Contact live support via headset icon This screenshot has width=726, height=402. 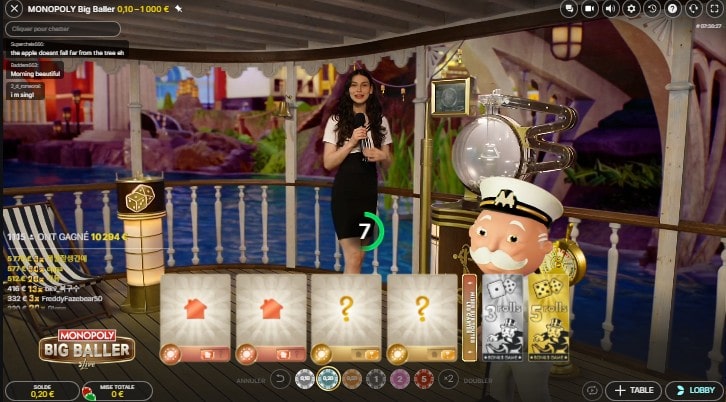(694, 8)
